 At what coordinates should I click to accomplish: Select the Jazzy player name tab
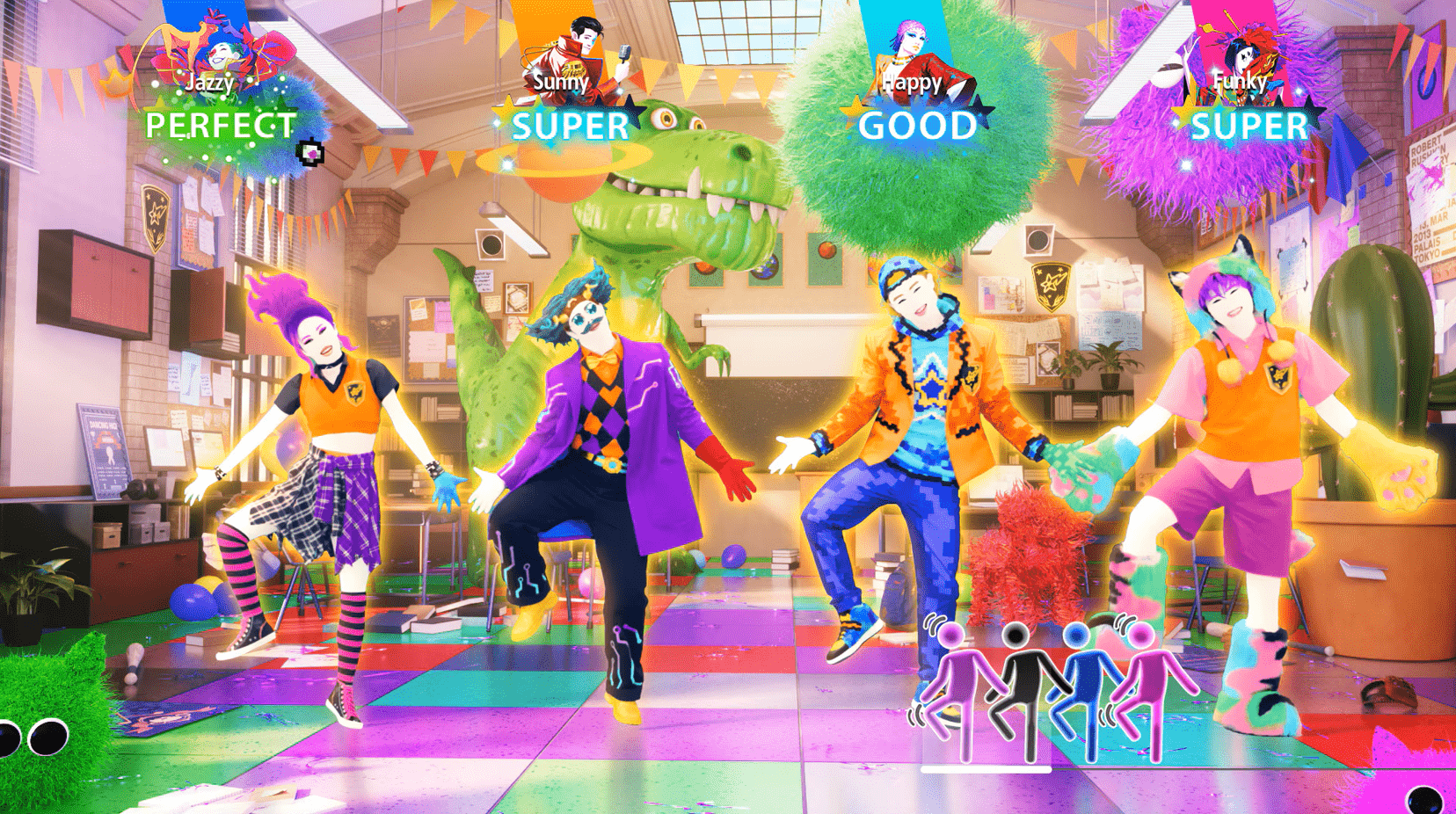[x=209, y=84]
